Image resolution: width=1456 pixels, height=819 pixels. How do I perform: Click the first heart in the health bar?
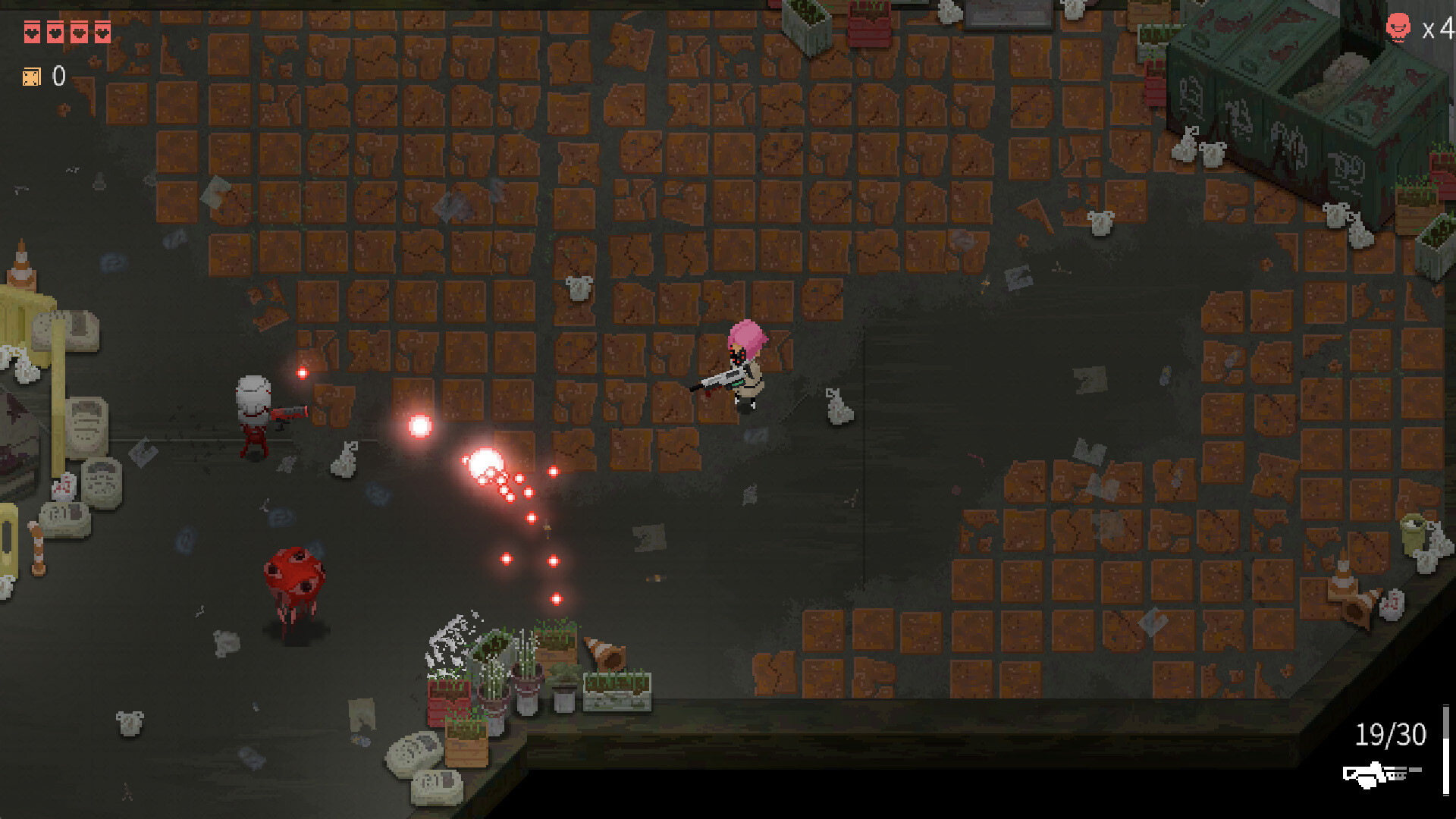coord(32,32)
